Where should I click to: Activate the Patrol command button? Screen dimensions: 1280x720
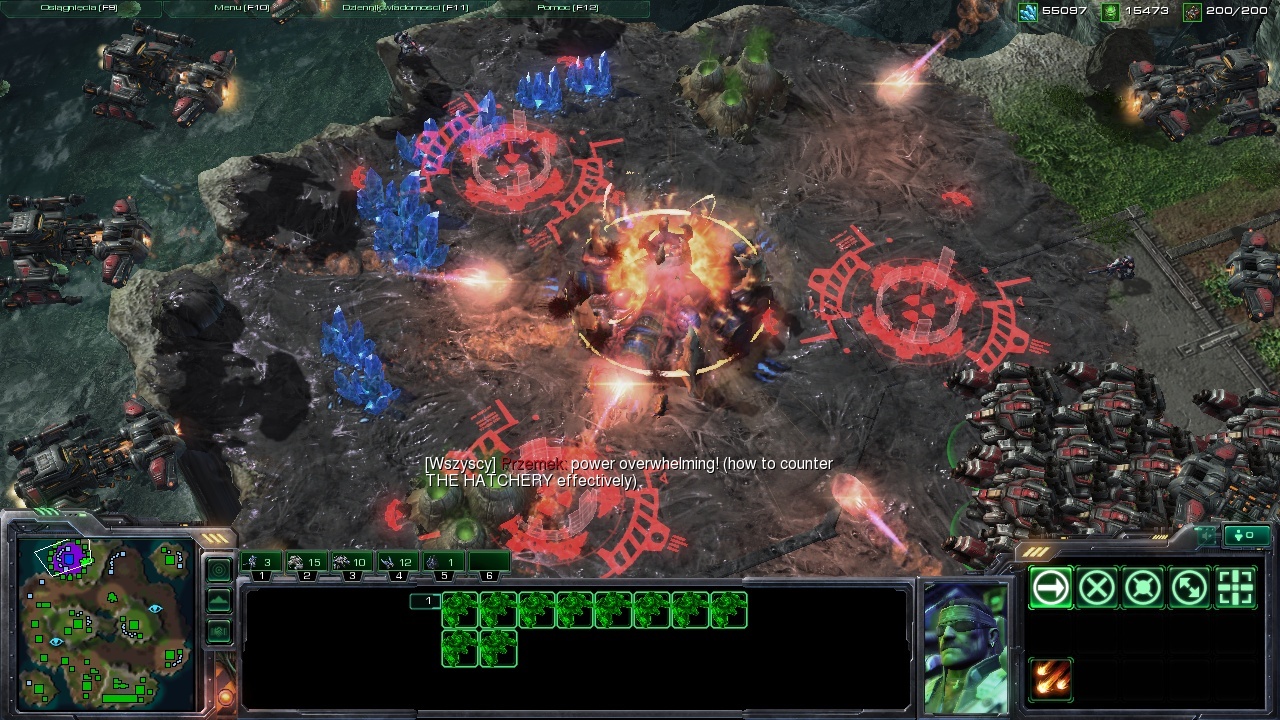1190,588
